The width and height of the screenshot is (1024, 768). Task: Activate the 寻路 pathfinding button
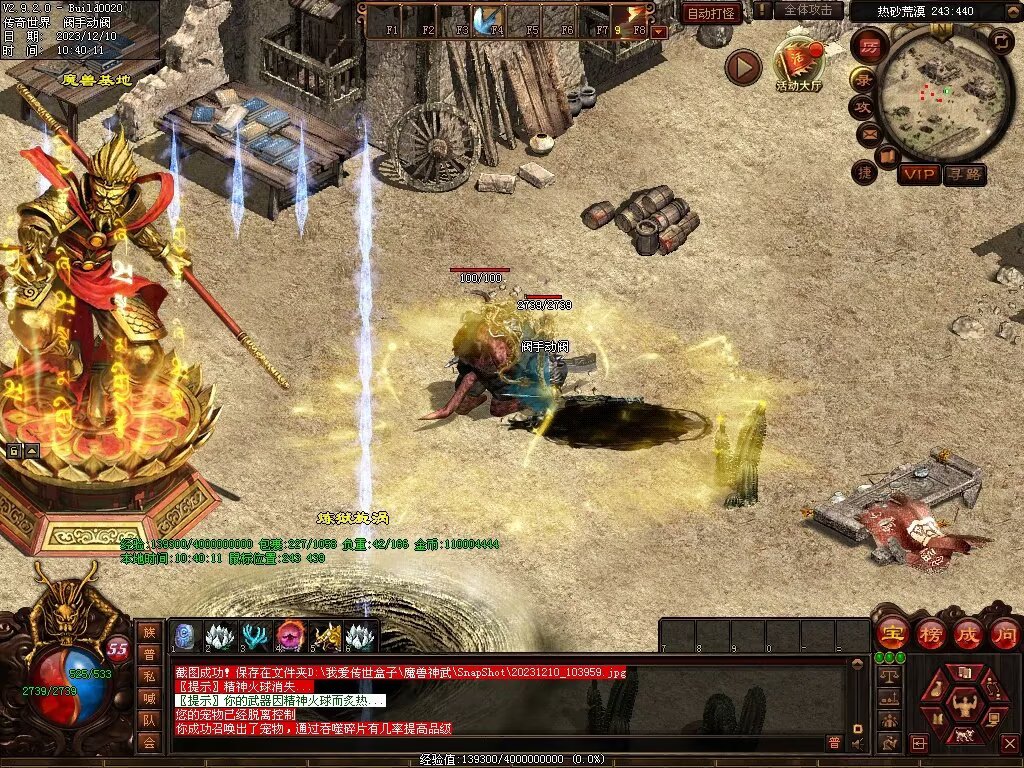[x=964, y=175]
